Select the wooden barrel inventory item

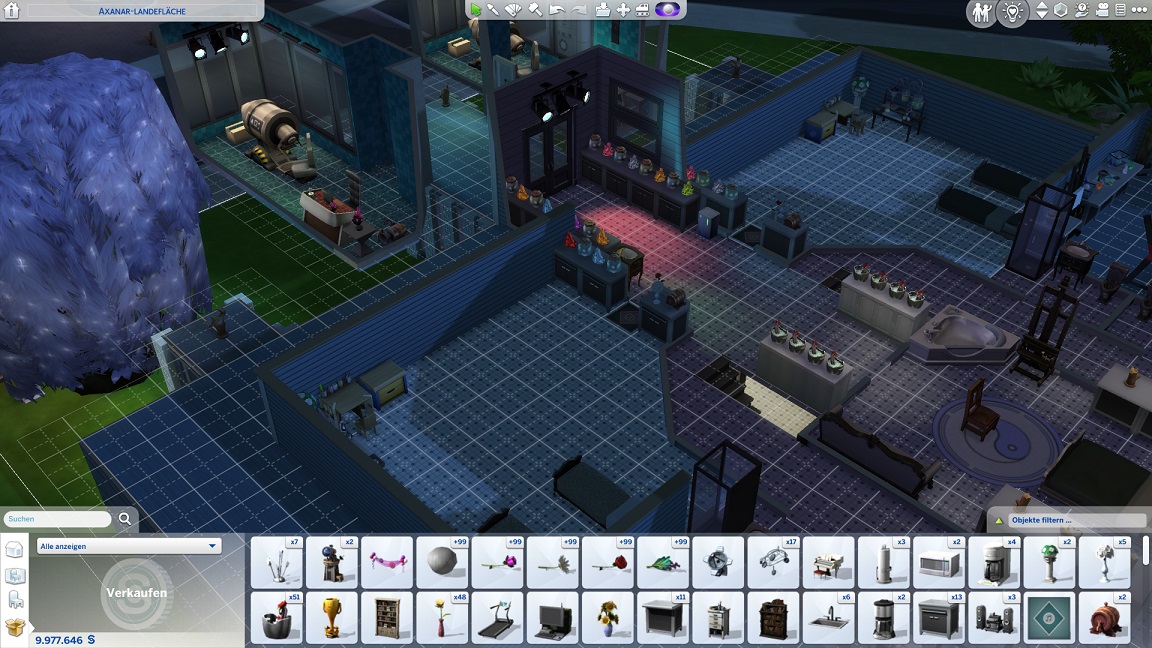[1104, 618]
